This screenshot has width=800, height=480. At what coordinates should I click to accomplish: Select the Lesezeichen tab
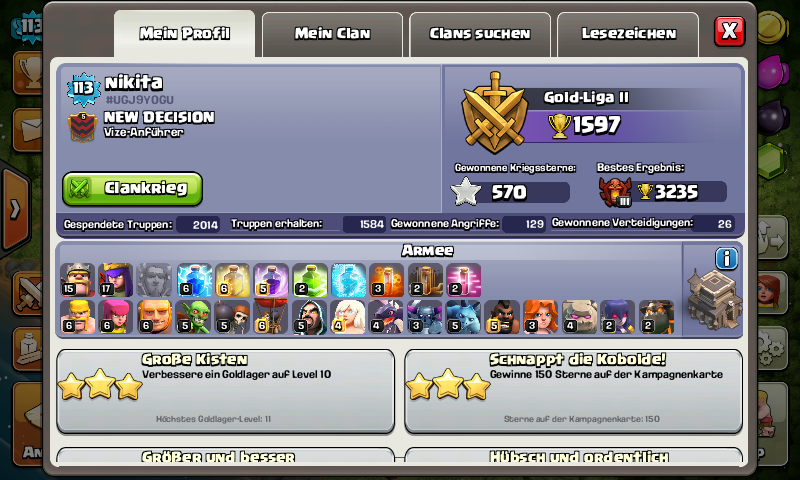[629, 33]
